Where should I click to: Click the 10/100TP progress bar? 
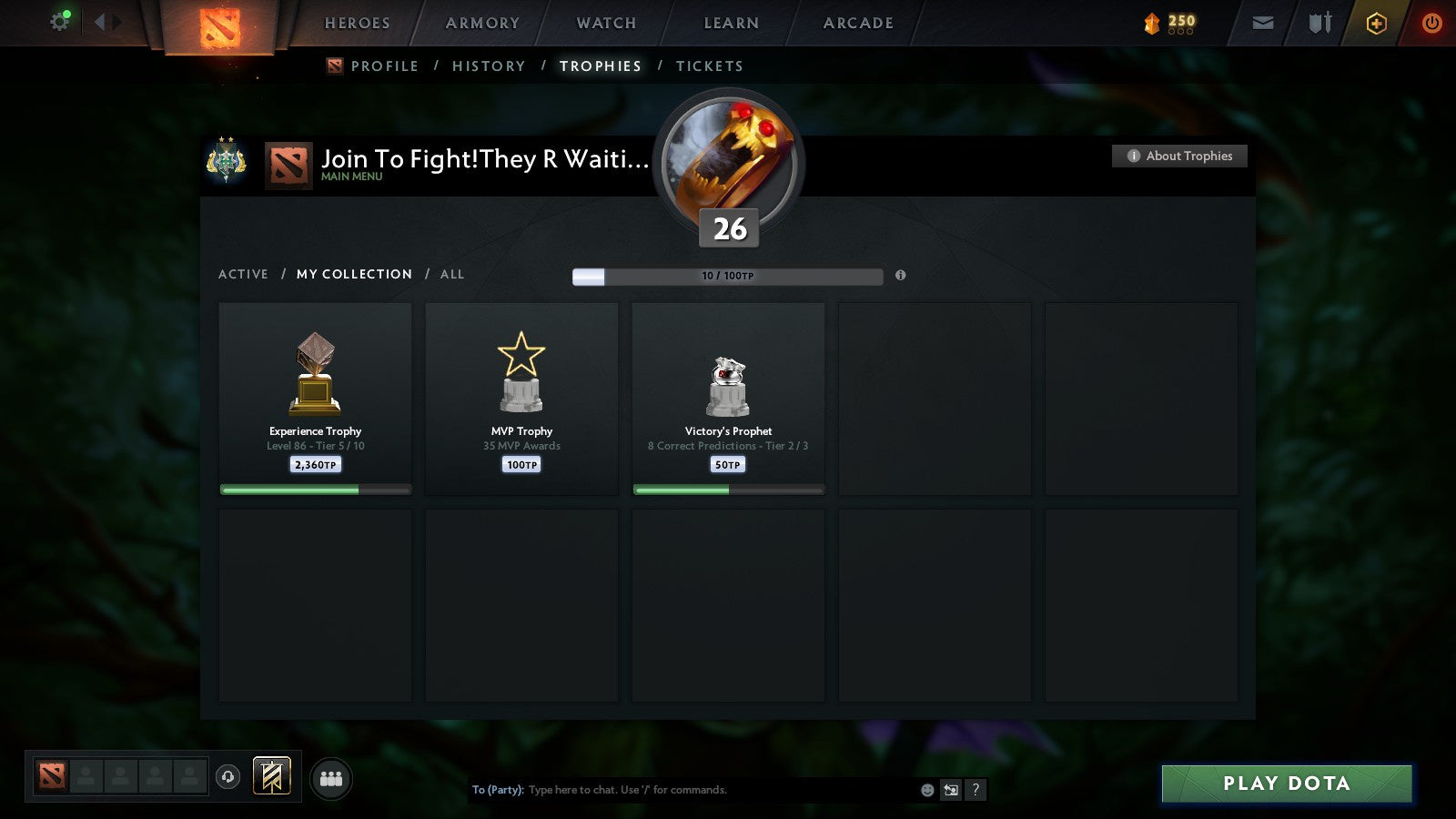[x=727, y=276]
